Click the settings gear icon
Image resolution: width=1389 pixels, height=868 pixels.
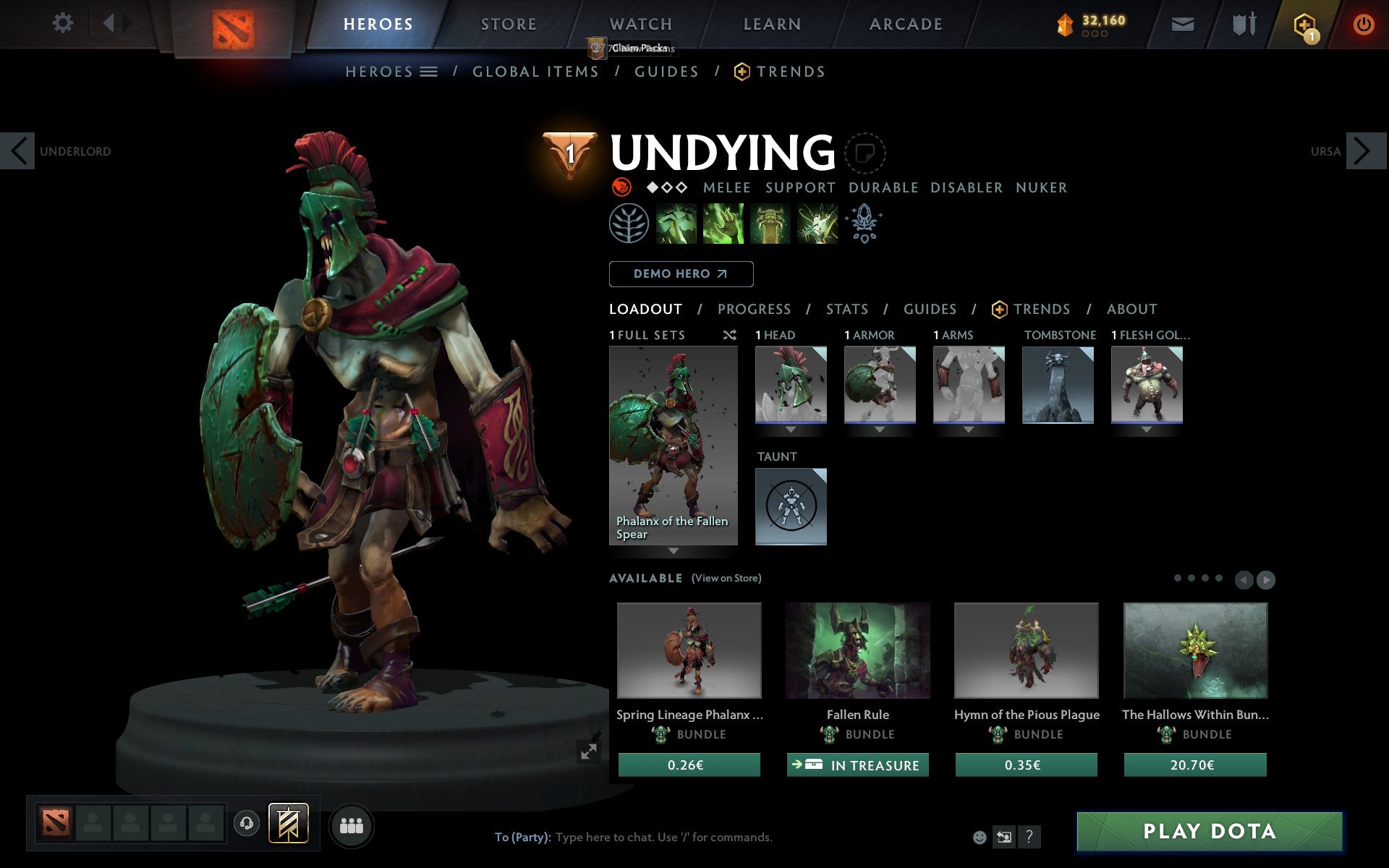pyautogui.click(x=64, y=23)
